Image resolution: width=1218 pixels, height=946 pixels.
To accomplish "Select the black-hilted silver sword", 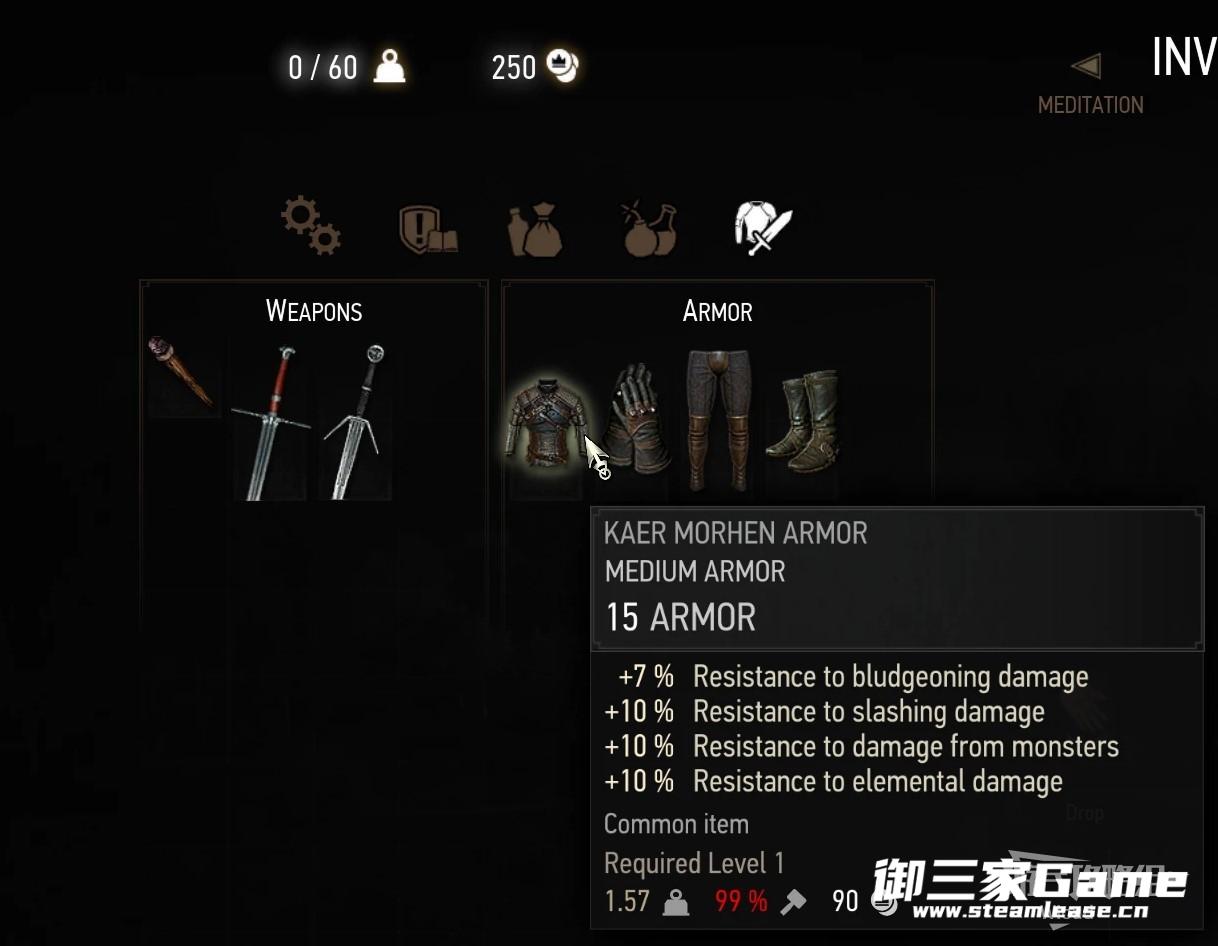I will tap(357, 420).
